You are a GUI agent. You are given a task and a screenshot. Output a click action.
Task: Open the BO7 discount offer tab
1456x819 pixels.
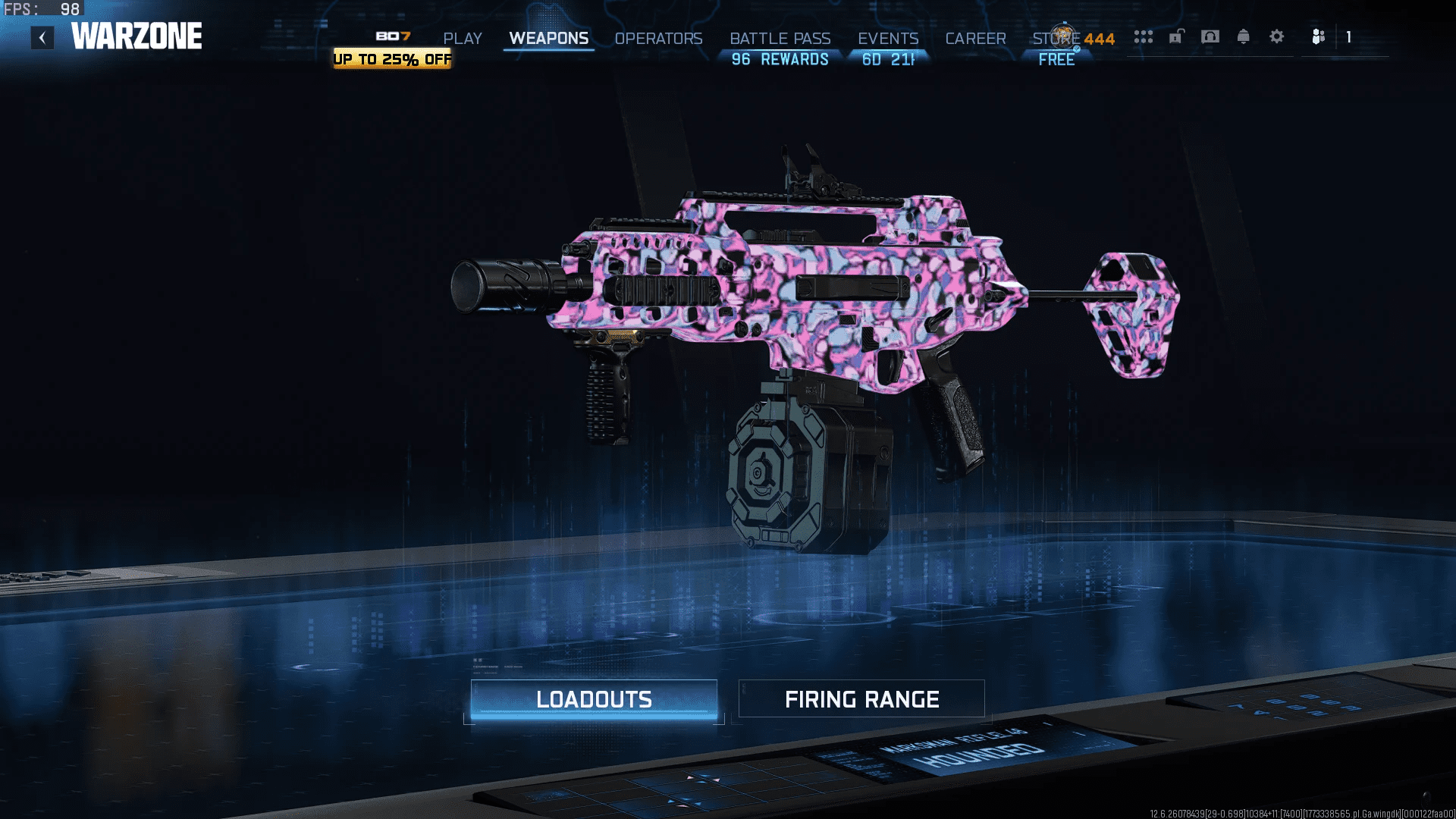coord(392,49)
